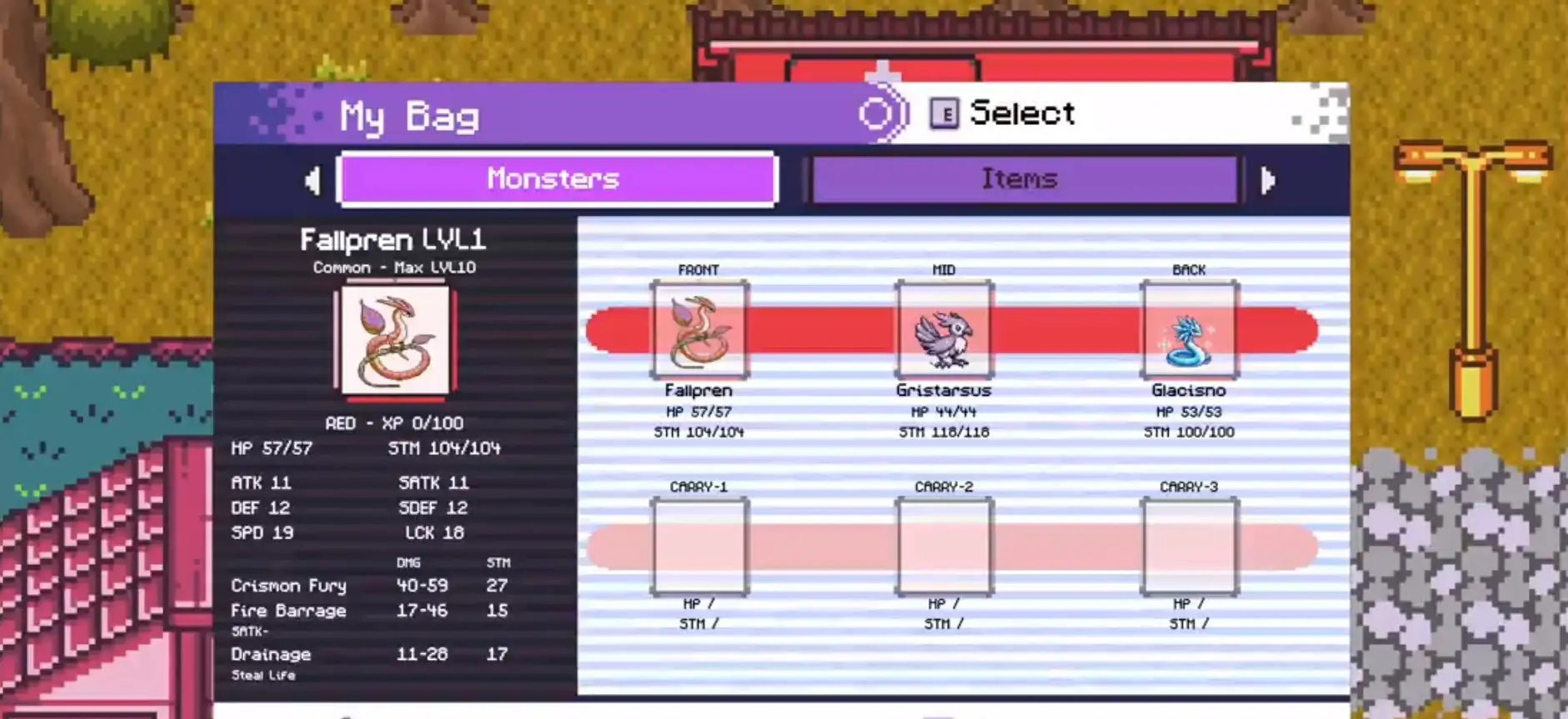This screenshot has width=1568, height=719.
Task: Switch to the Monsters tab
Action: click(557, 178)
